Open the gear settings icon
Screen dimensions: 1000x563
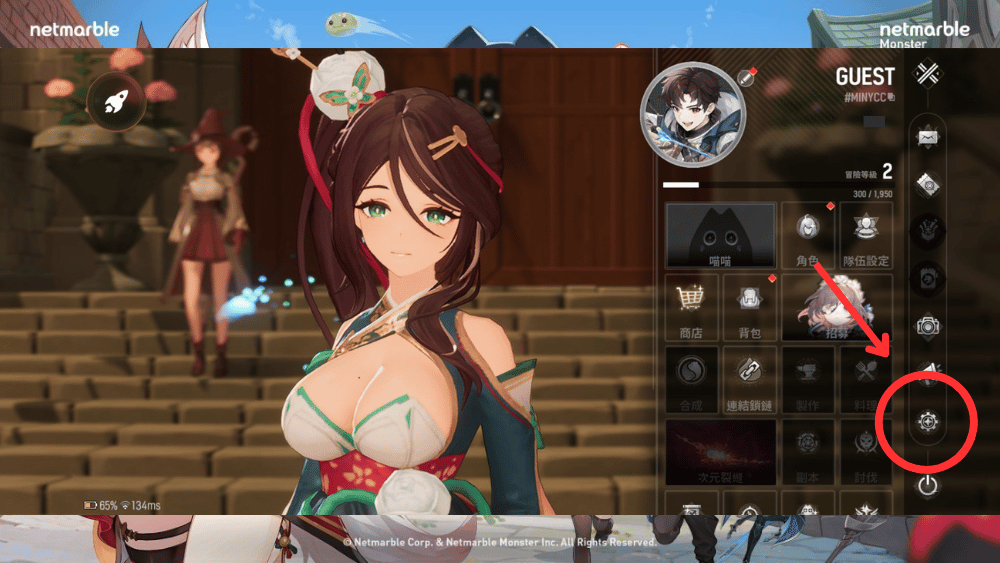click(928, 423)
